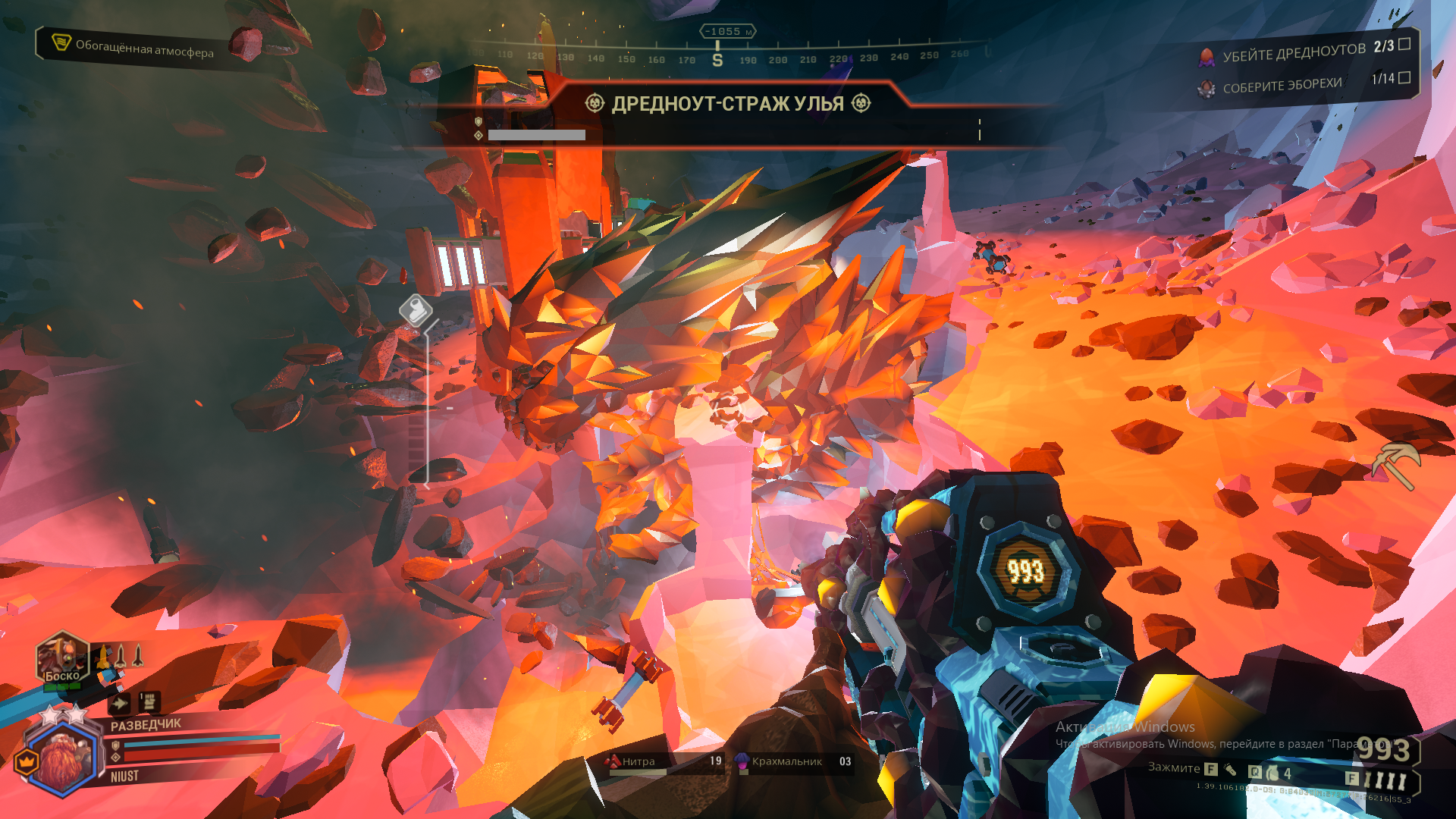The width and height of the screenshot is (1456, 819).
Task: Click the 'Обогащённая атмосфера' warning banner
Action: coord(133,47)
